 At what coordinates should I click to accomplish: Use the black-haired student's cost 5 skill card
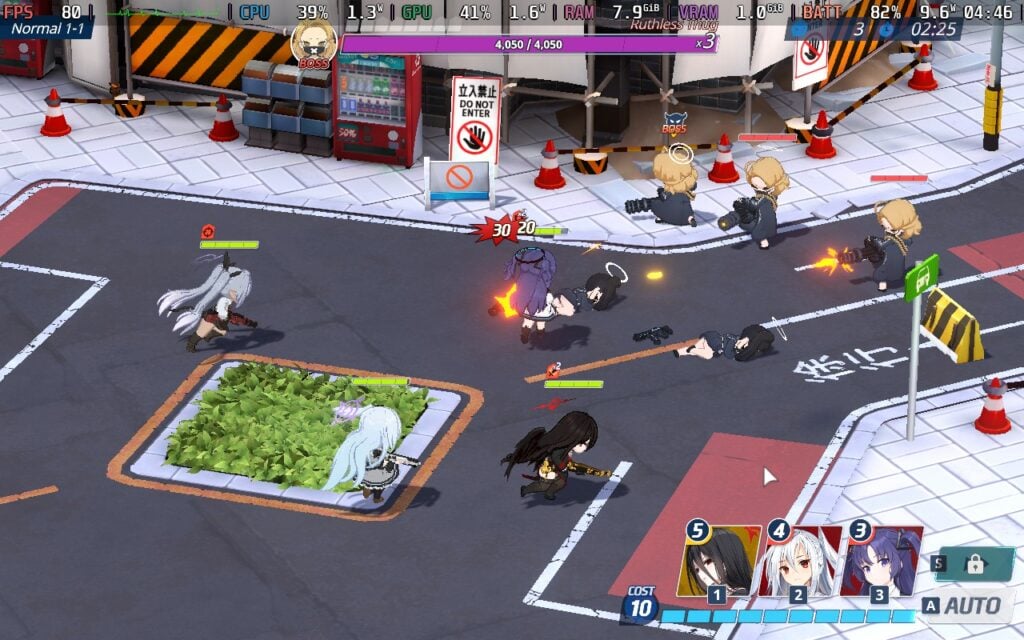717,562
